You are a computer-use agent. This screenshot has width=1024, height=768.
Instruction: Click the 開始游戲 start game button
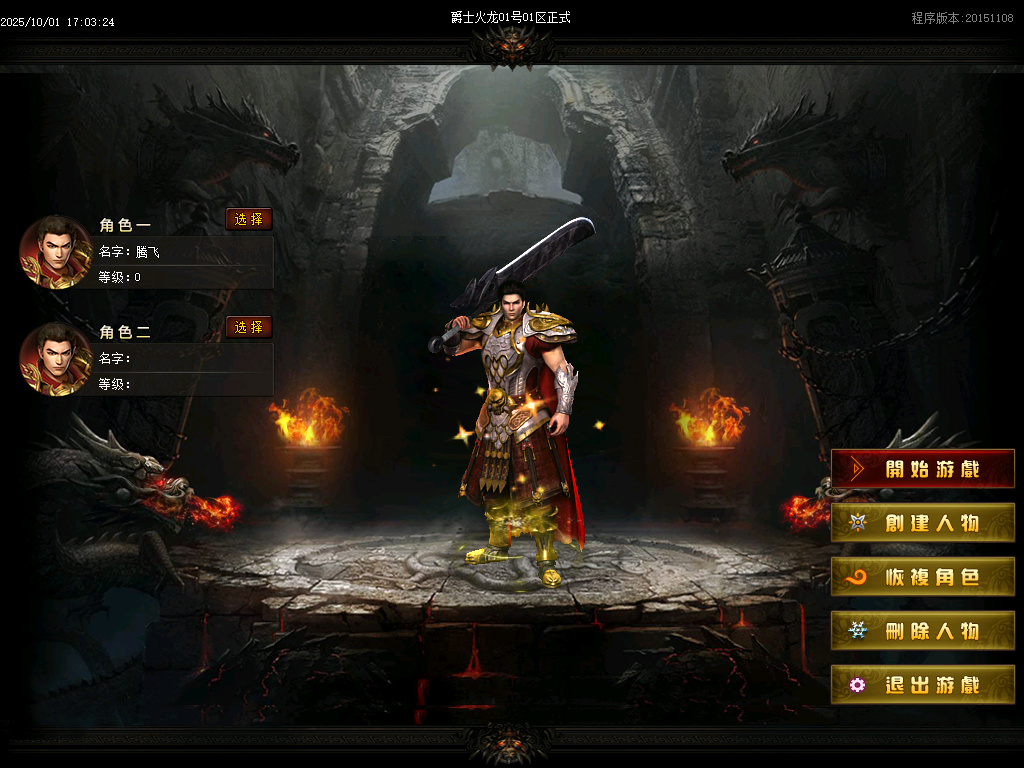coord(922,469)
